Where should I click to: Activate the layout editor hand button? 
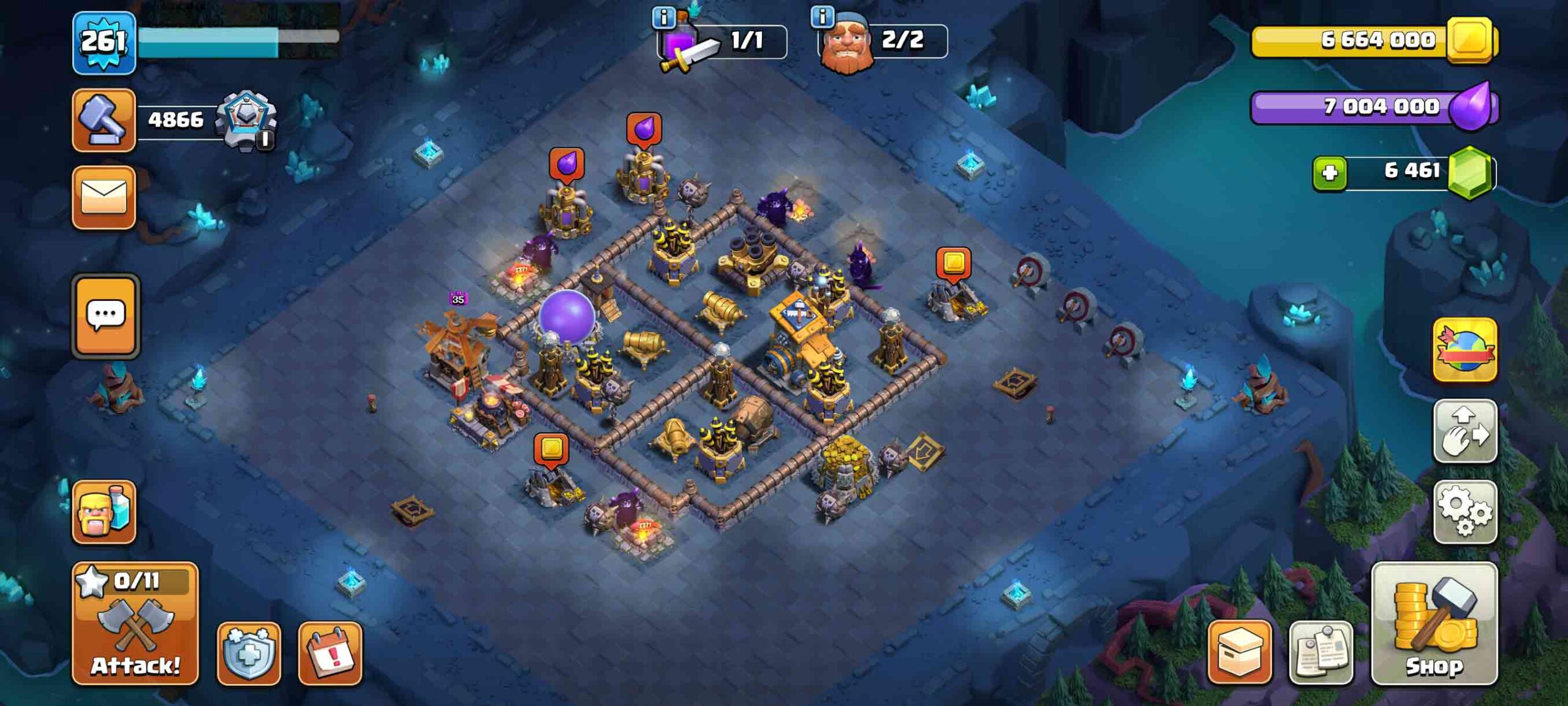1464,431
